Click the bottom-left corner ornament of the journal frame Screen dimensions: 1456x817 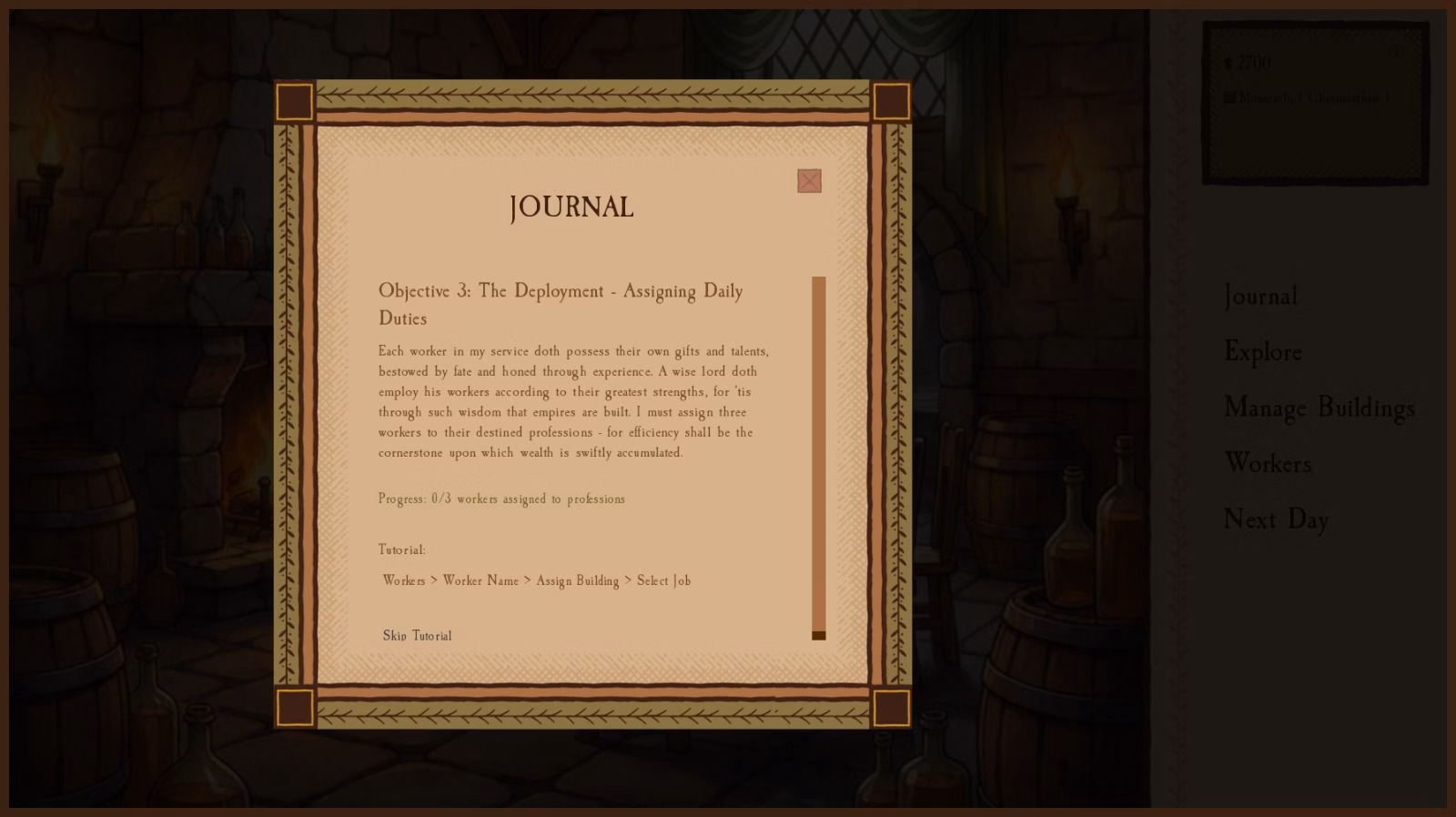(294, 705)
